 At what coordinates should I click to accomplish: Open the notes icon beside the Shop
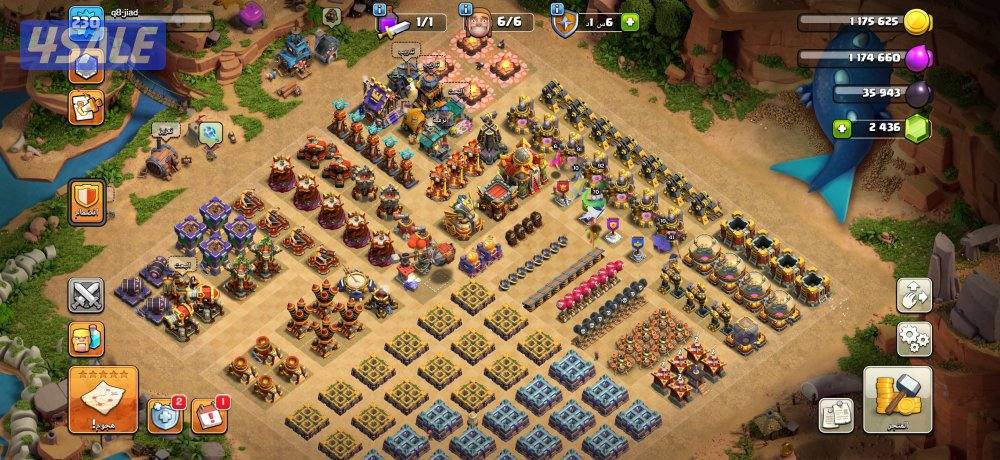tap(835, 414)
